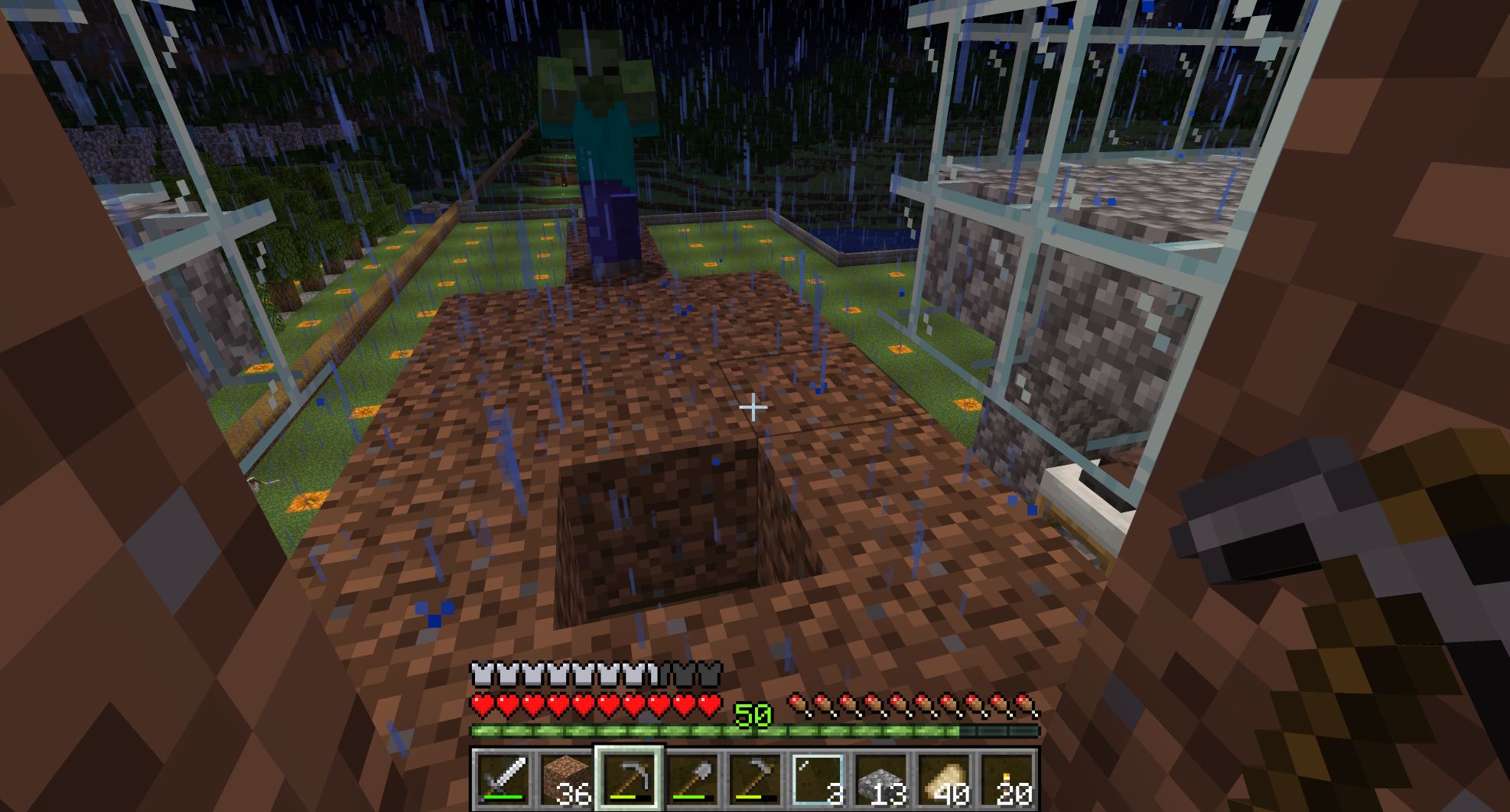Choose the dirt block stack
This screenshot has width=1510, height=812.
tap(565, 779)
